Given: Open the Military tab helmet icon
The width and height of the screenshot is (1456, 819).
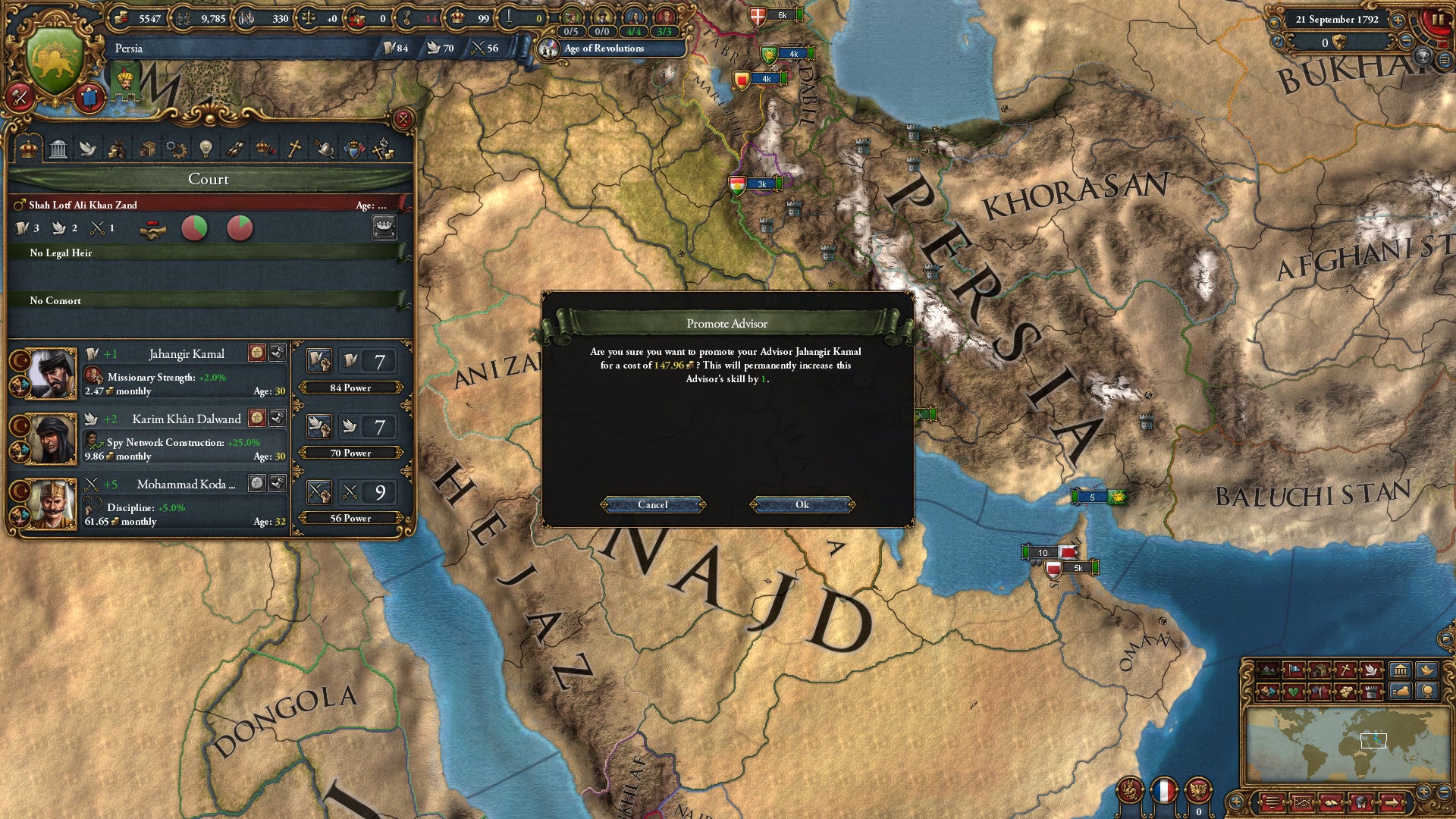Looking at the screenshot, I should coord(326,149).
